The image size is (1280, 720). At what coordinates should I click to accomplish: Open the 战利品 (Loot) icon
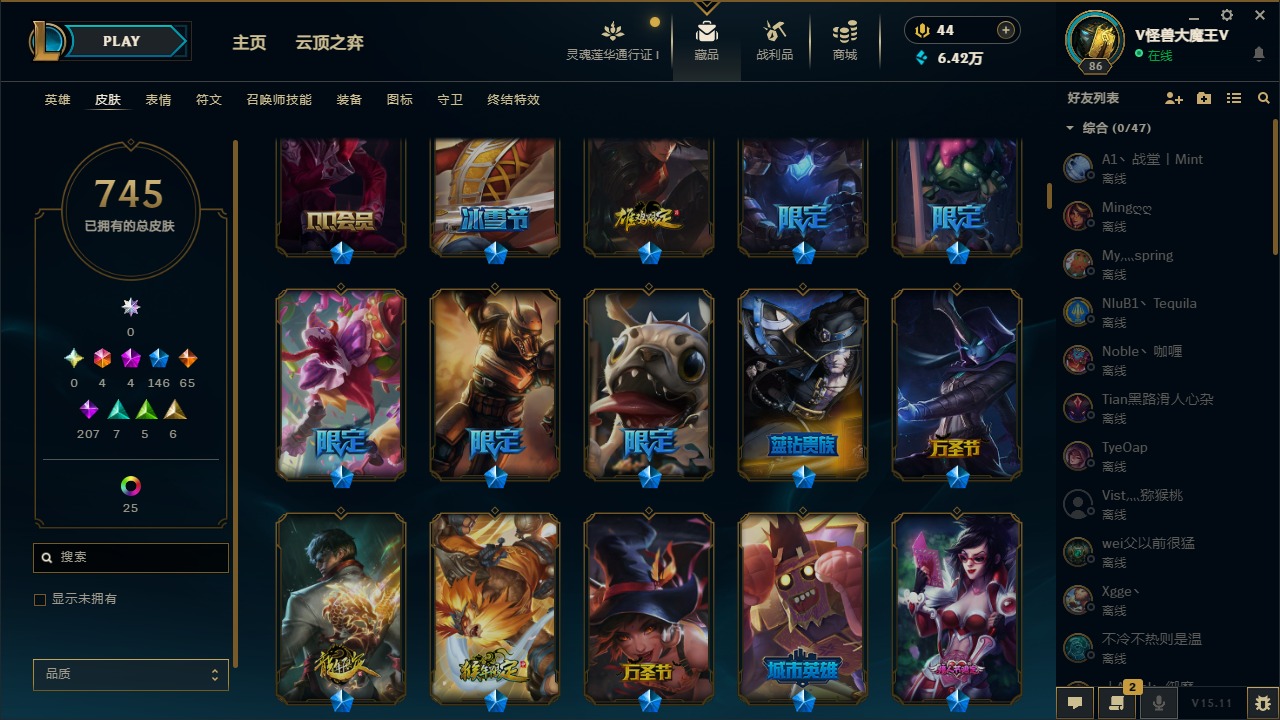point(775,30)
